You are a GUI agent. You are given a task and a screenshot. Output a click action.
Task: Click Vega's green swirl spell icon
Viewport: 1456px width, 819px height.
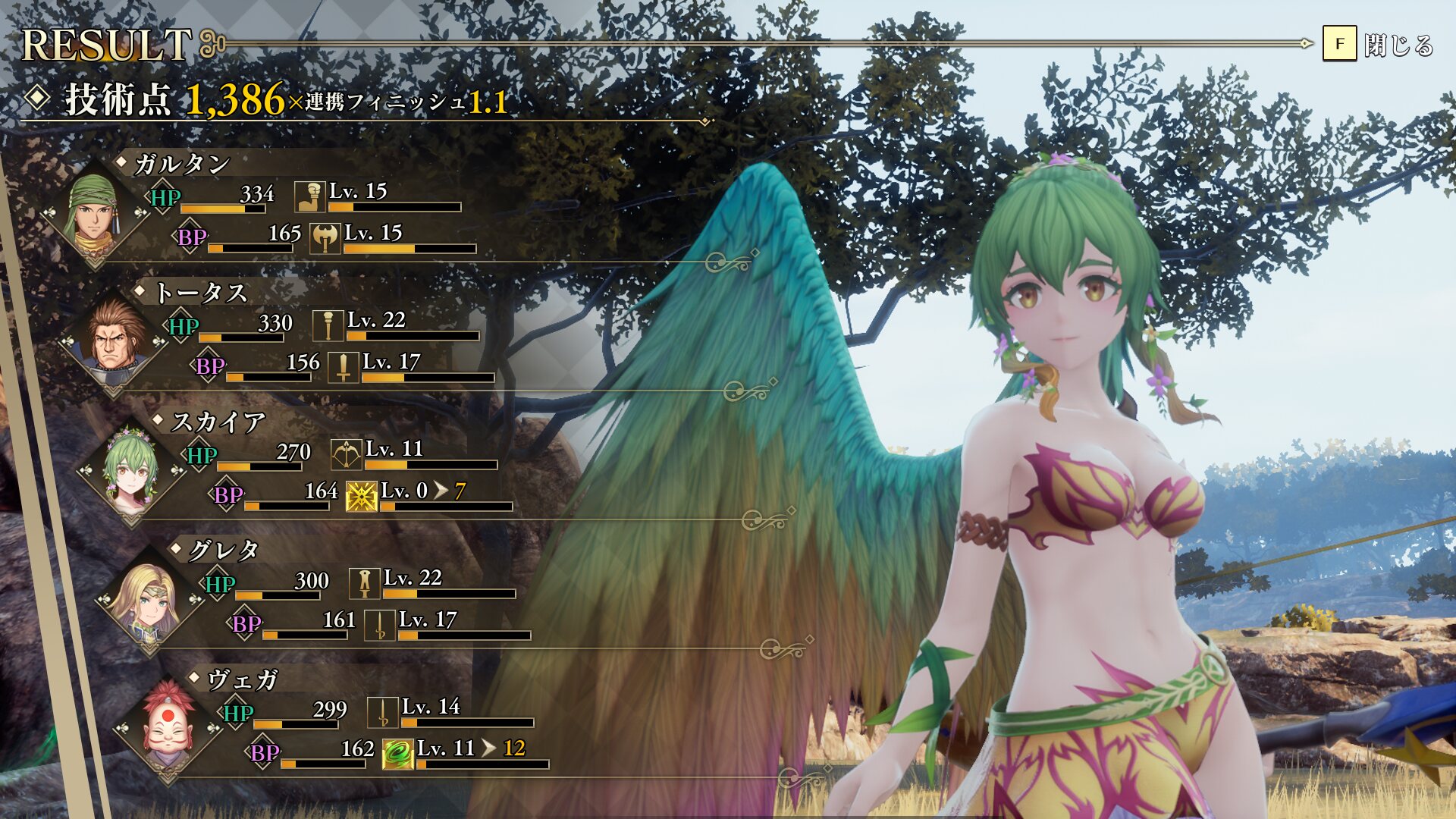pyautogui.click(x=397, y=754)
